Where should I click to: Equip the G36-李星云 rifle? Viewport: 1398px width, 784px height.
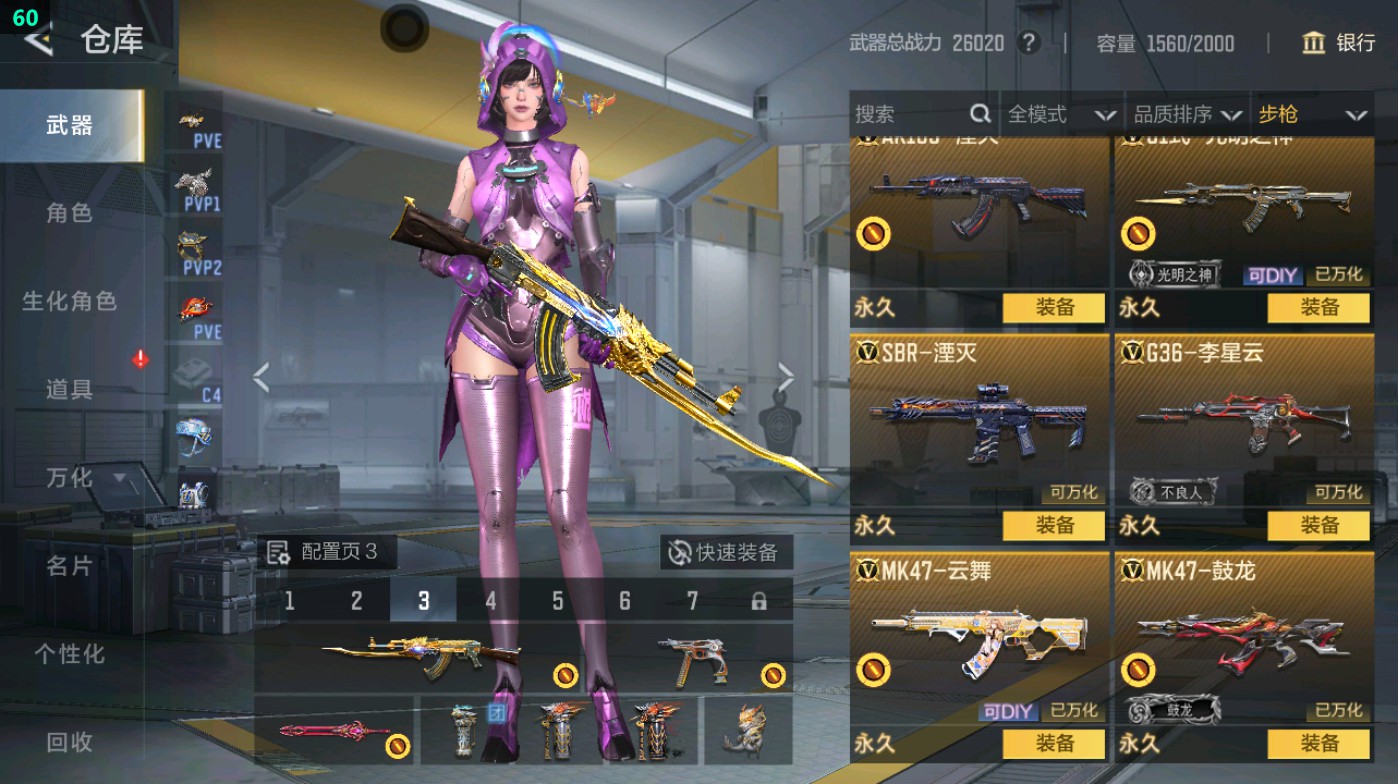click(x=1319, y=526)
